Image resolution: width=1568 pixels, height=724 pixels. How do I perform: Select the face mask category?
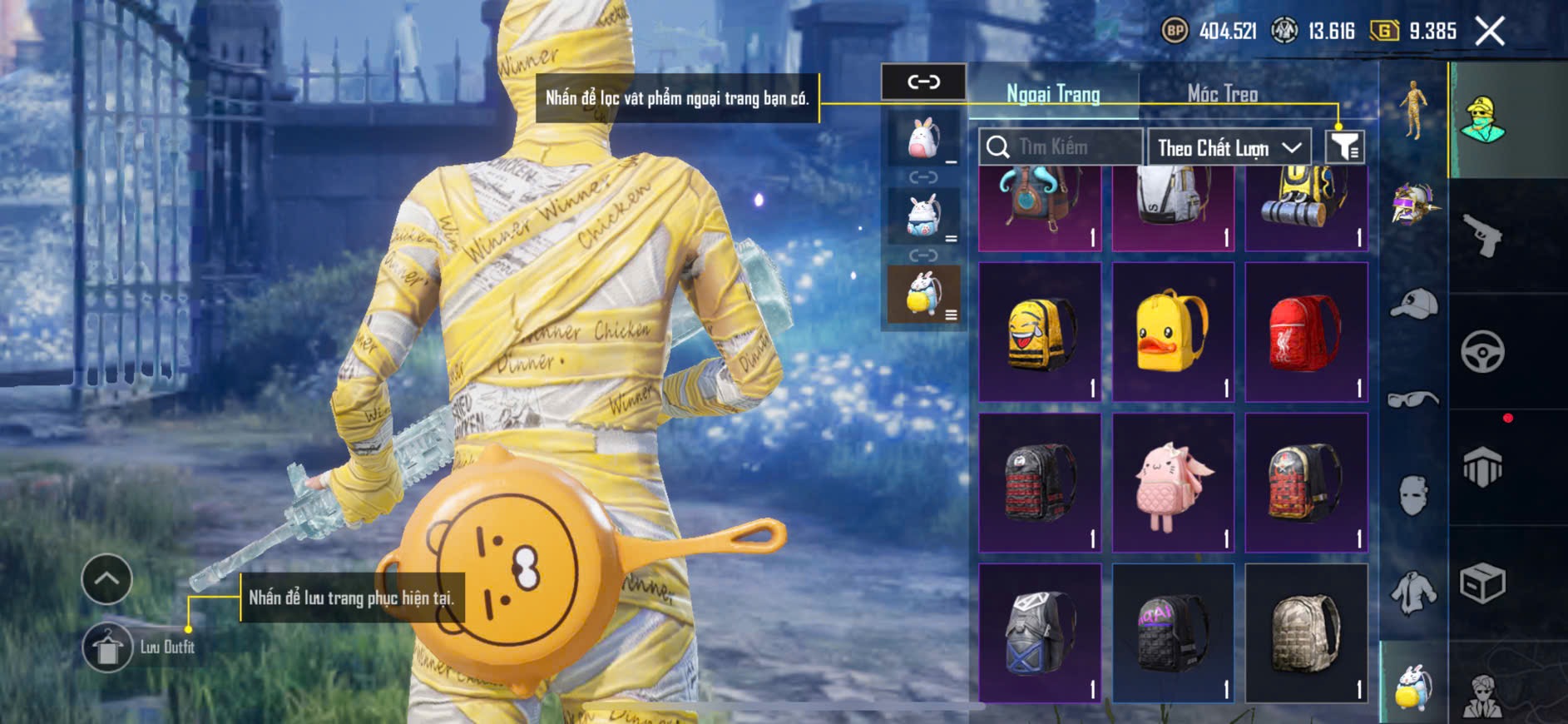point(1413,496)
